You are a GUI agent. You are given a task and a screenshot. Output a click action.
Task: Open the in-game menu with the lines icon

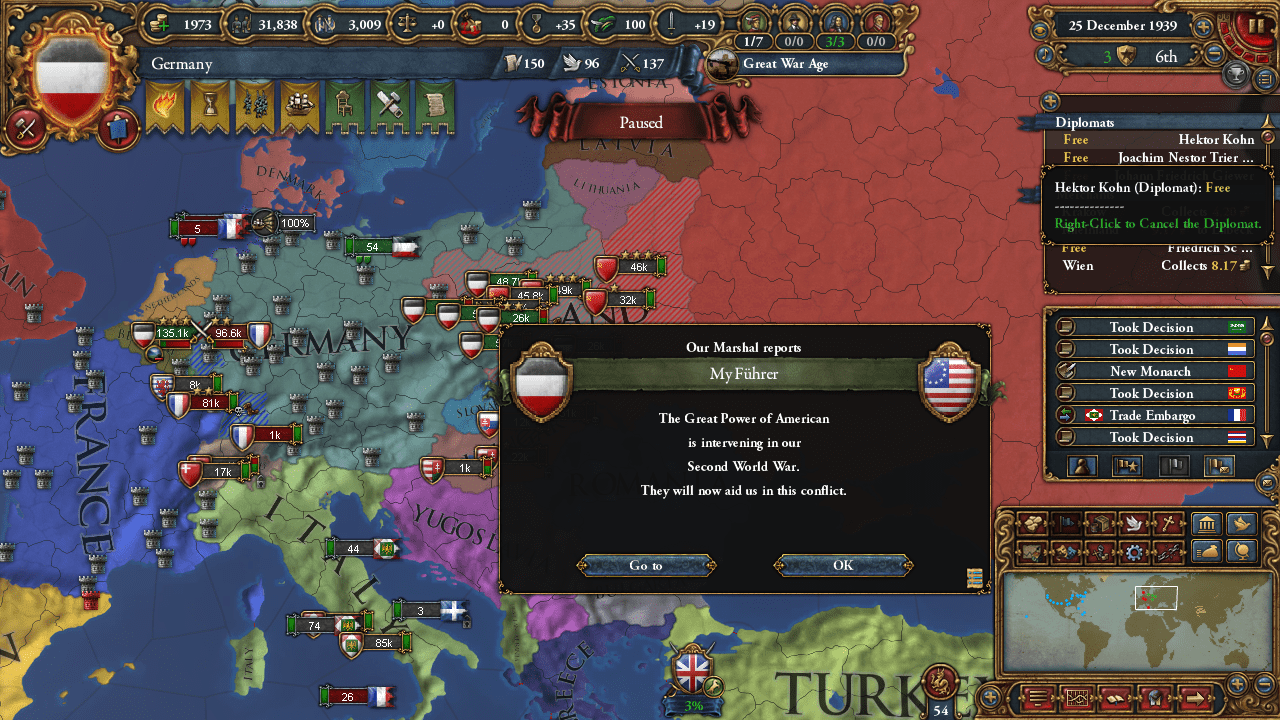(x=1037, y=696)
